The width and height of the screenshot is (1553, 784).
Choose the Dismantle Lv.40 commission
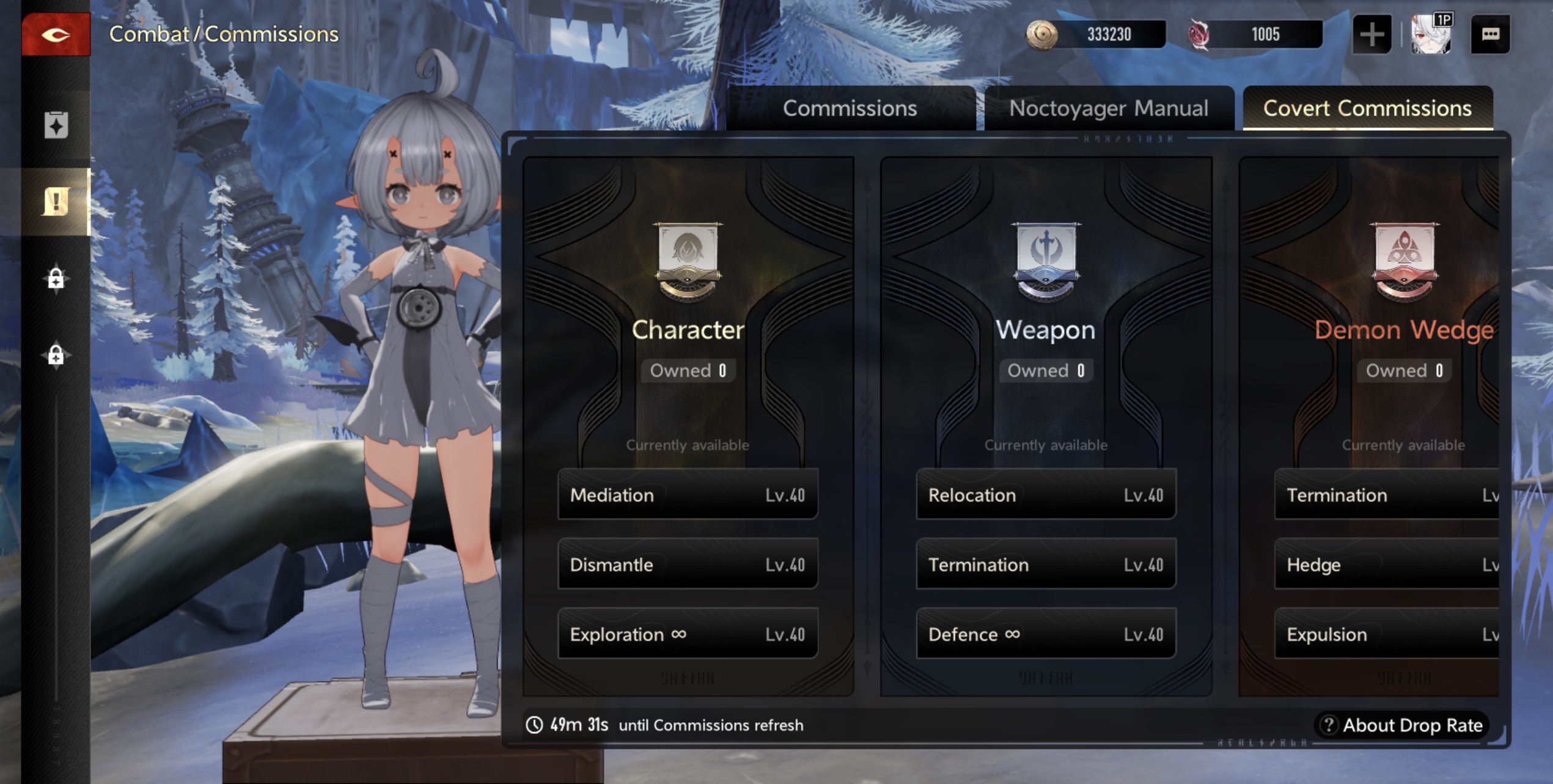688,564
